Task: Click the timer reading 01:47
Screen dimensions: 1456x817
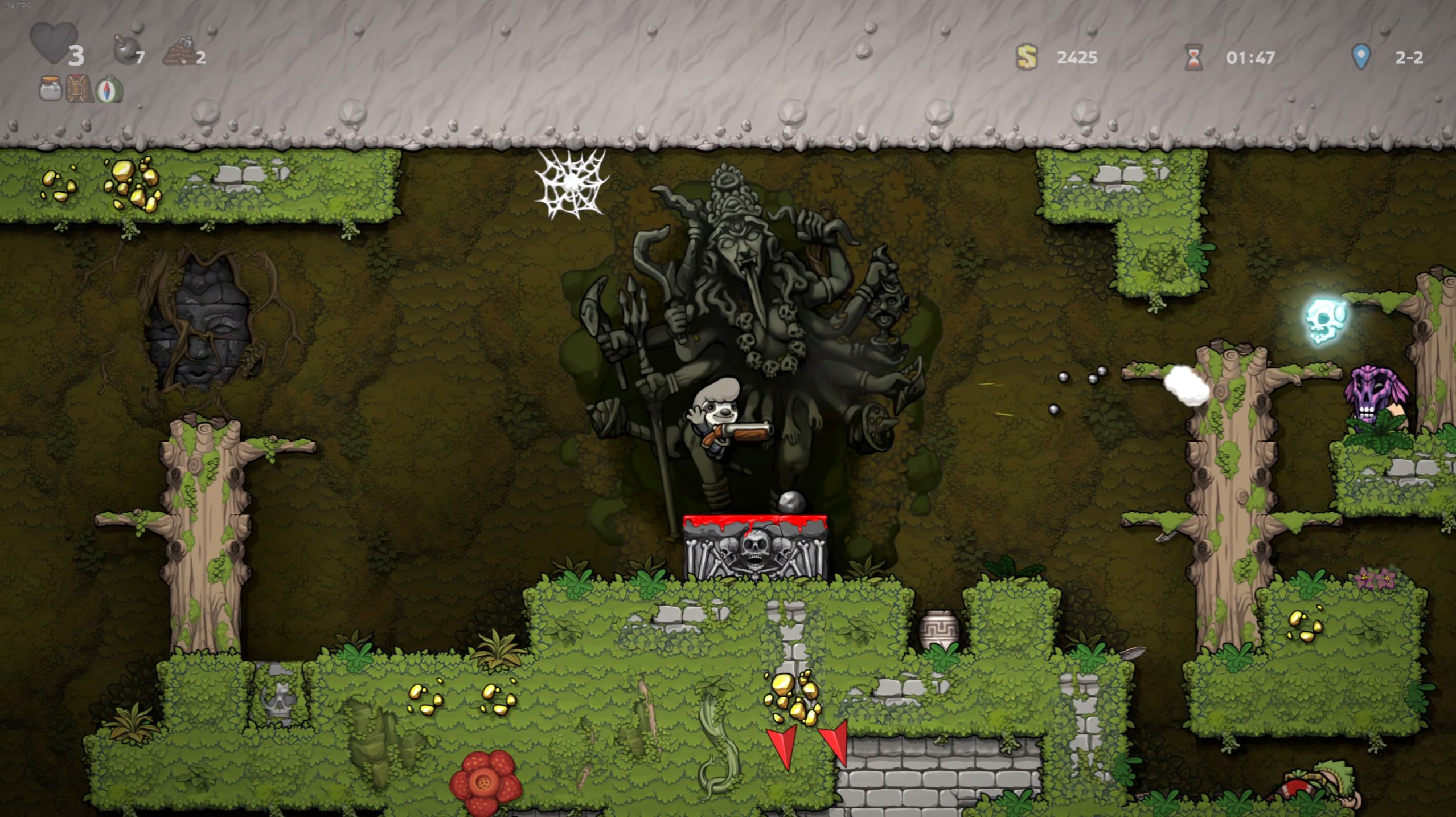Action: (1250, 56)
